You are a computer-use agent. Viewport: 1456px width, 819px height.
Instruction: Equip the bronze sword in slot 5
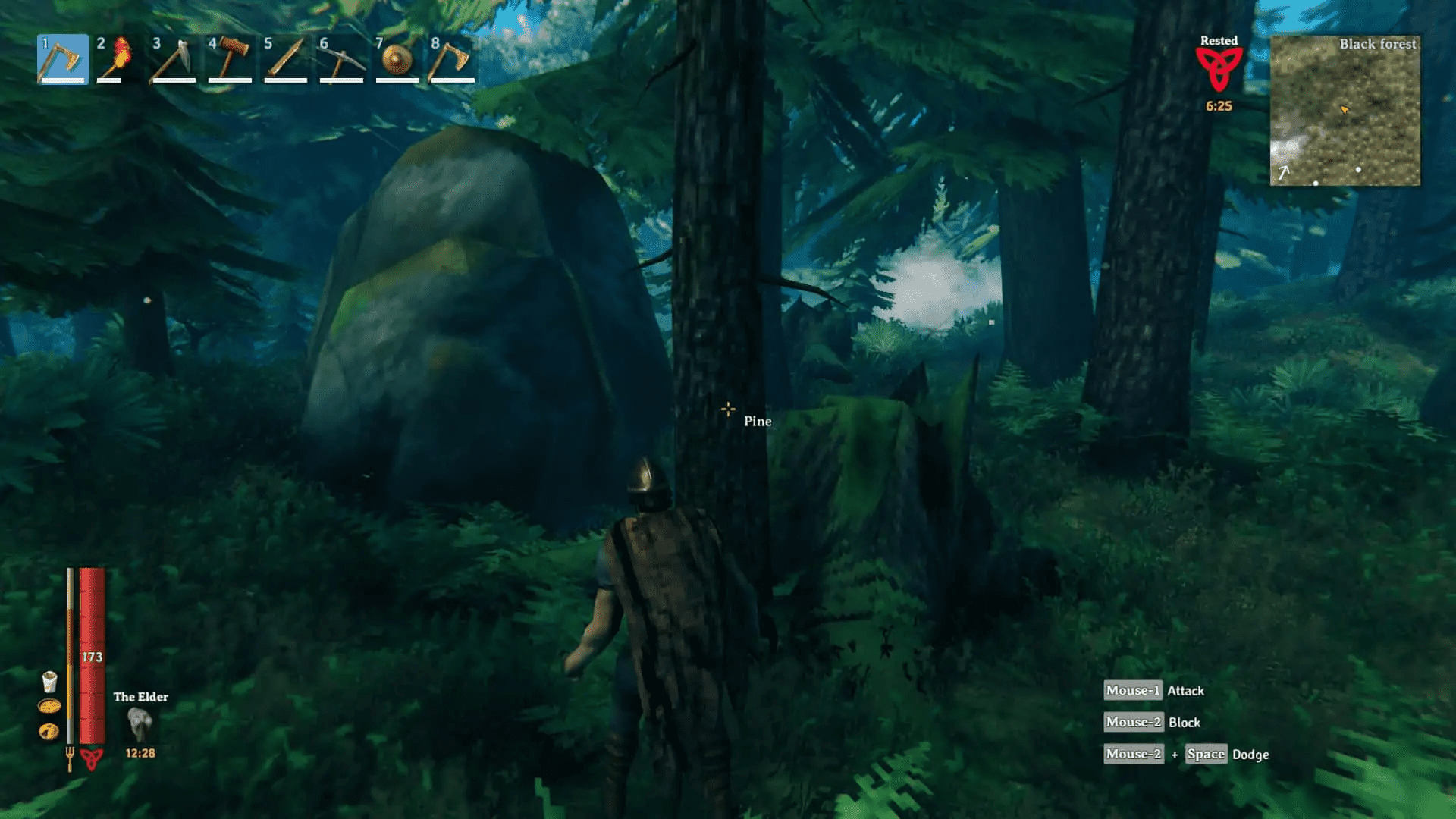(285, 59)
